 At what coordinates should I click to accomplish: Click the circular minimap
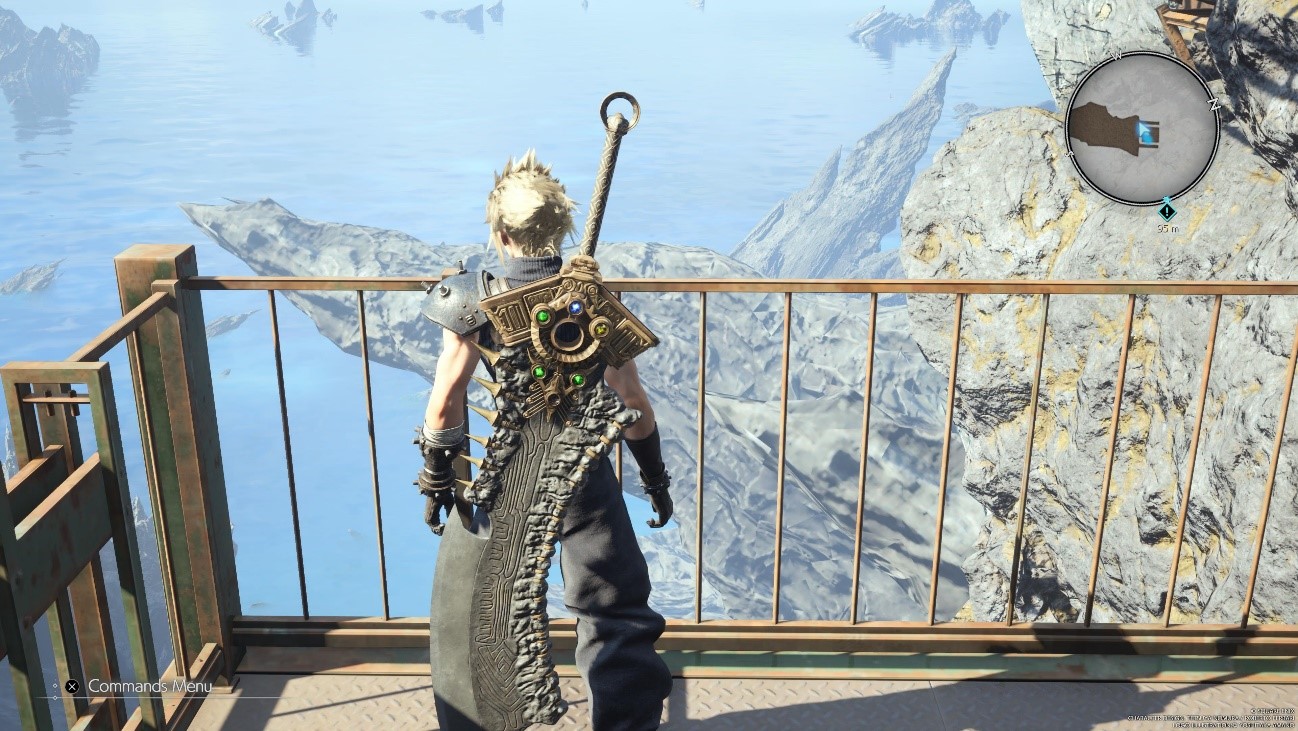click(1141, 128)
